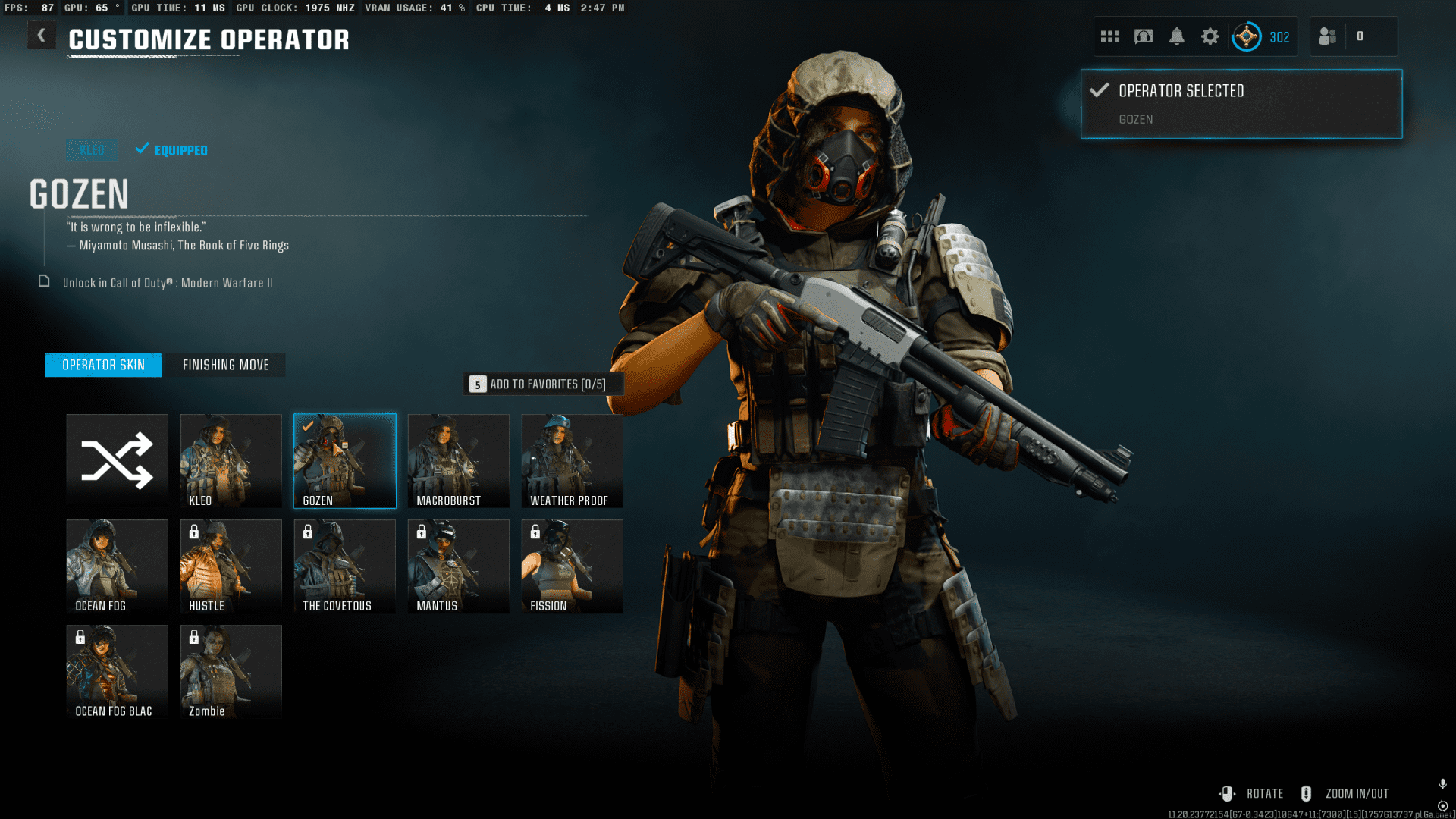Click the player rank emblem showing 302
The width and height of the screenshot is (1456, 819).
1247,36
